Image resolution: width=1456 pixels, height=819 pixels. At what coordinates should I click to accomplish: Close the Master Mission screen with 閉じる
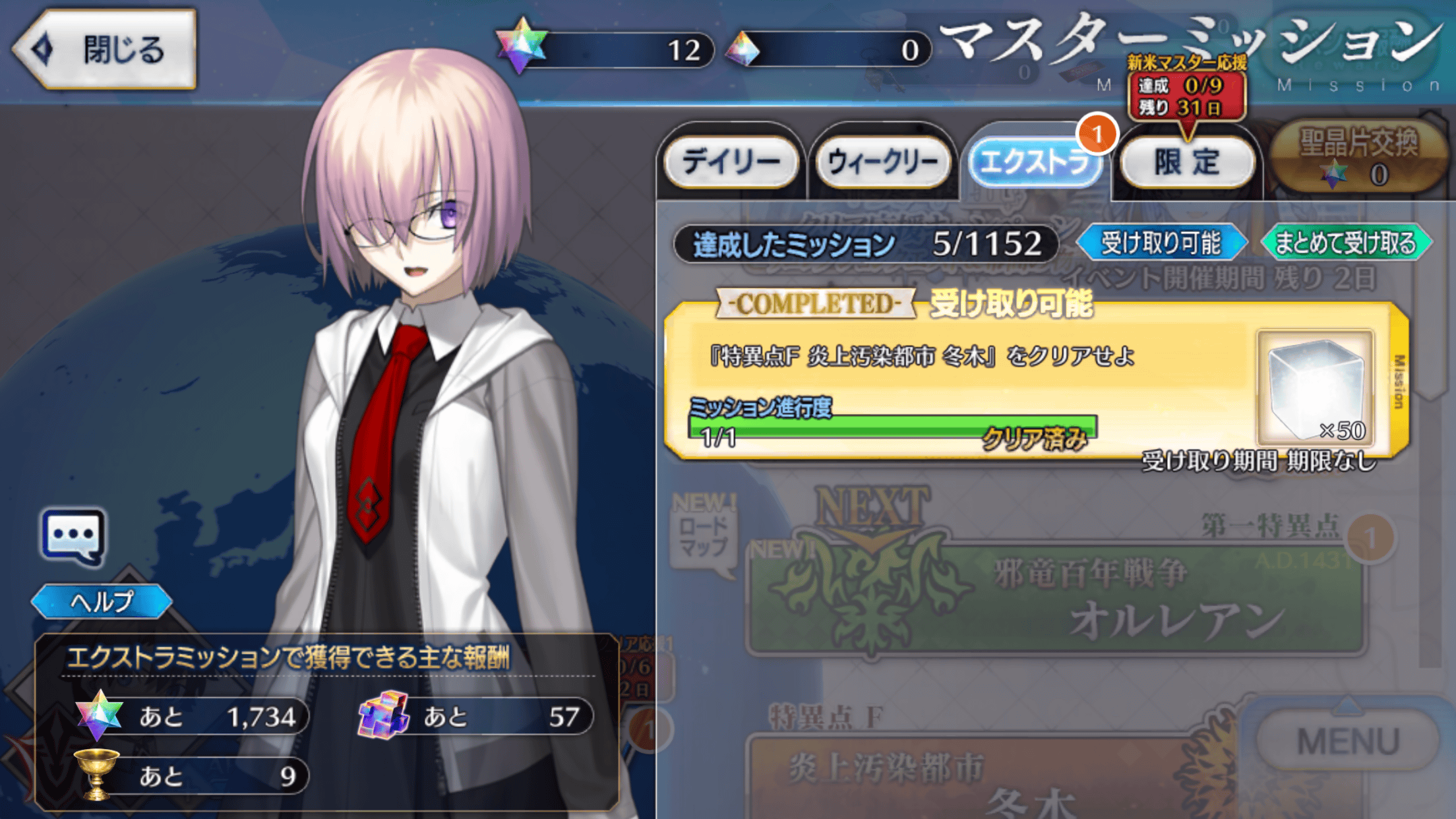[x=106, y=49]
